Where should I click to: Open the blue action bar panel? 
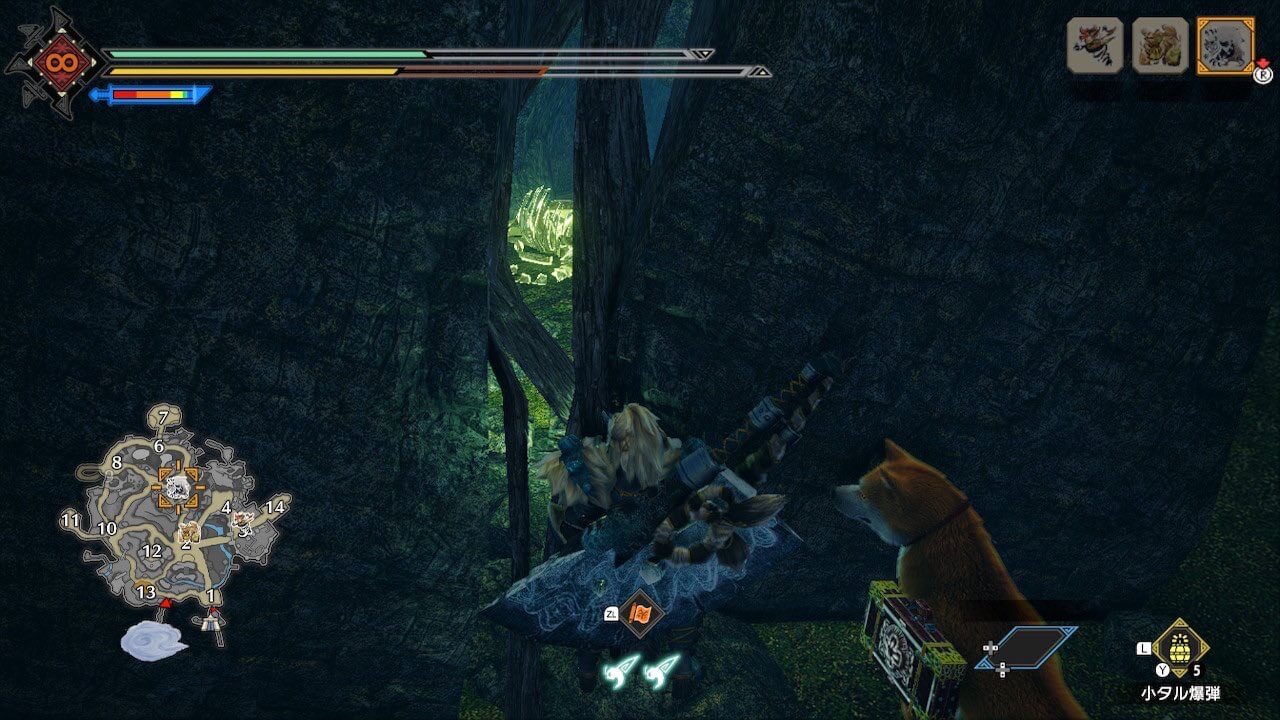(x=1027, y=647)
